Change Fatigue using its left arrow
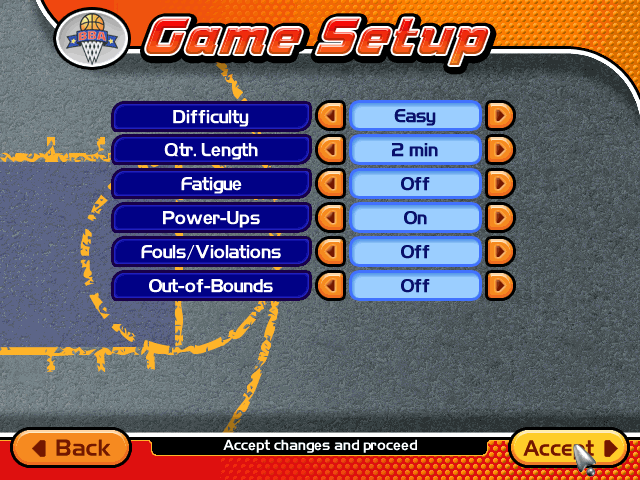Screen dimensions: 640x480 (x=330, y=184)
